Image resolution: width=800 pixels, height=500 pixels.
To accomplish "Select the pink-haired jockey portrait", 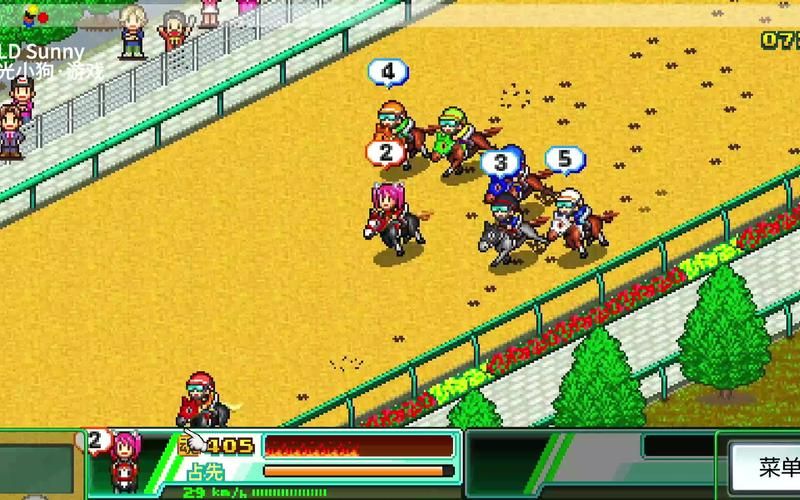I will pos(126,458).
